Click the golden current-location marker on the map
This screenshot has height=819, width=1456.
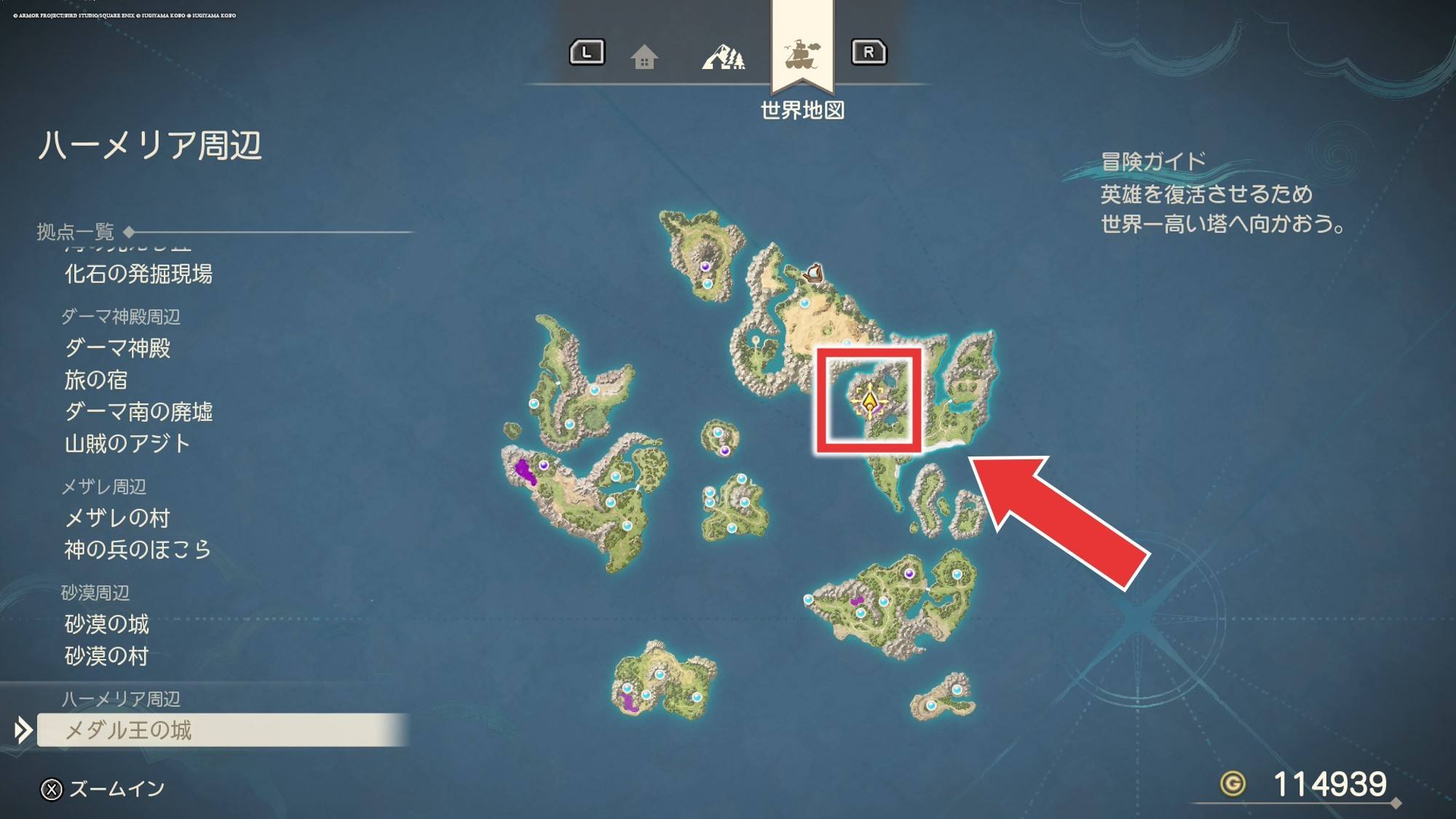tap(869, 401)
